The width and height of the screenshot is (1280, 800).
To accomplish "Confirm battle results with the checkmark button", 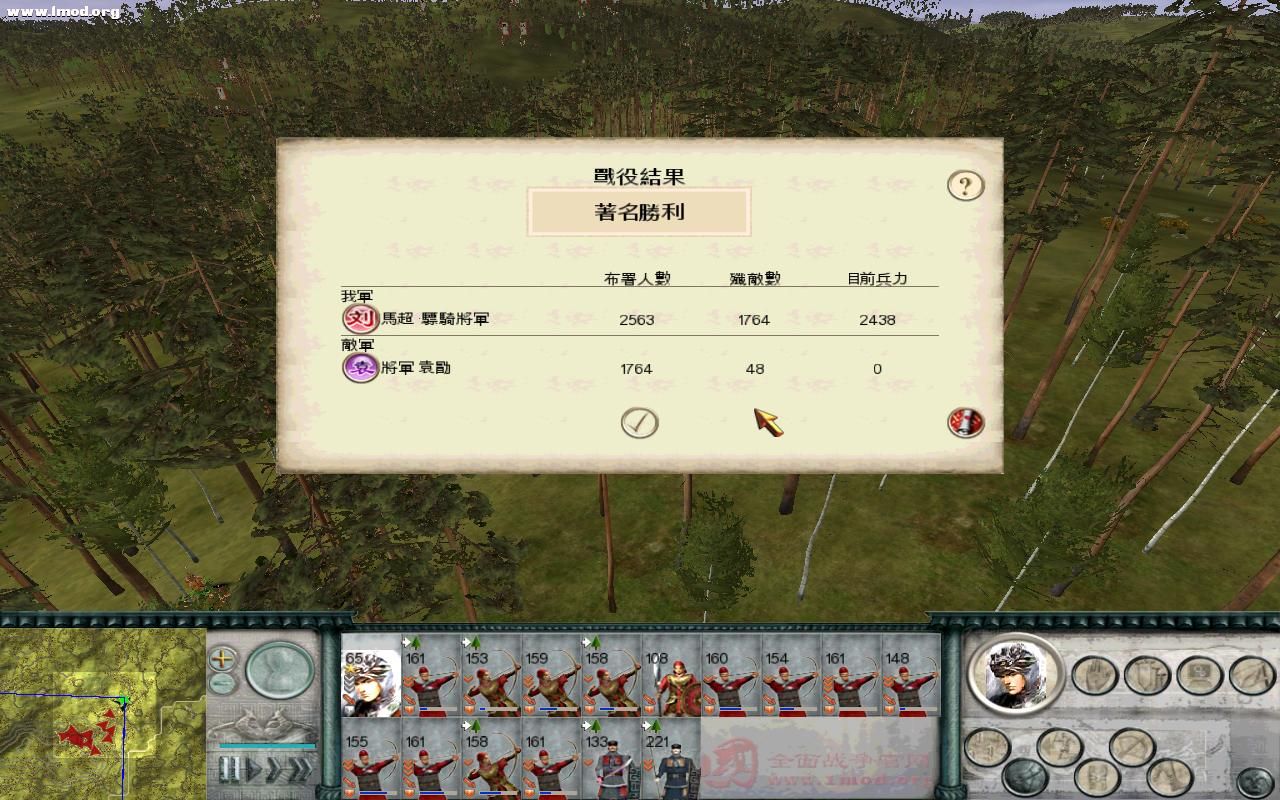I will coord(638,422).
